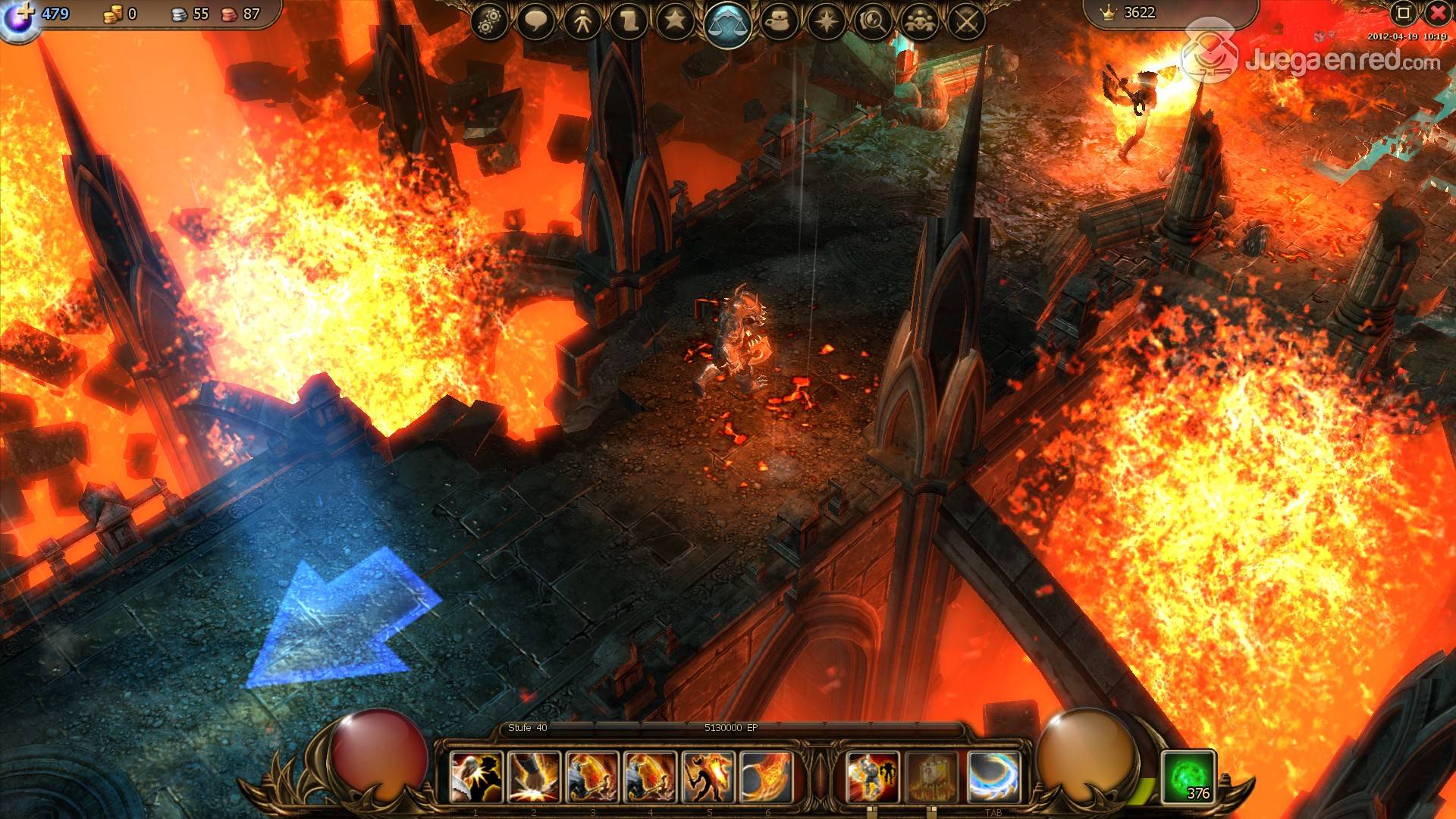The width and height of the screenshot is (1456, 819).
Task: Open the inventory bag
Action: 780,22
